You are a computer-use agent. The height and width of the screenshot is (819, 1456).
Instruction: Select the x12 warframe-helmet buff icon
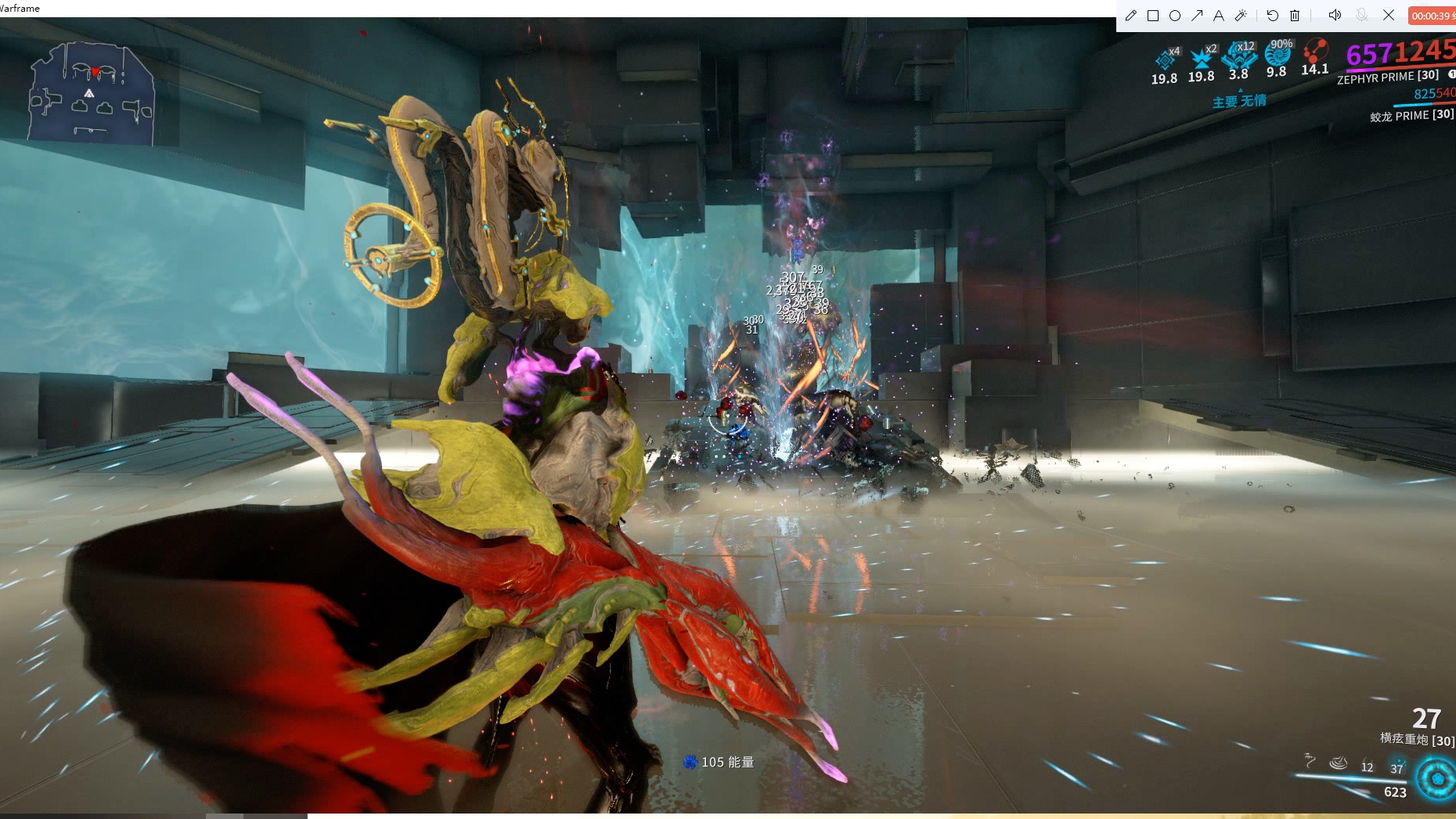(1238, 56)
